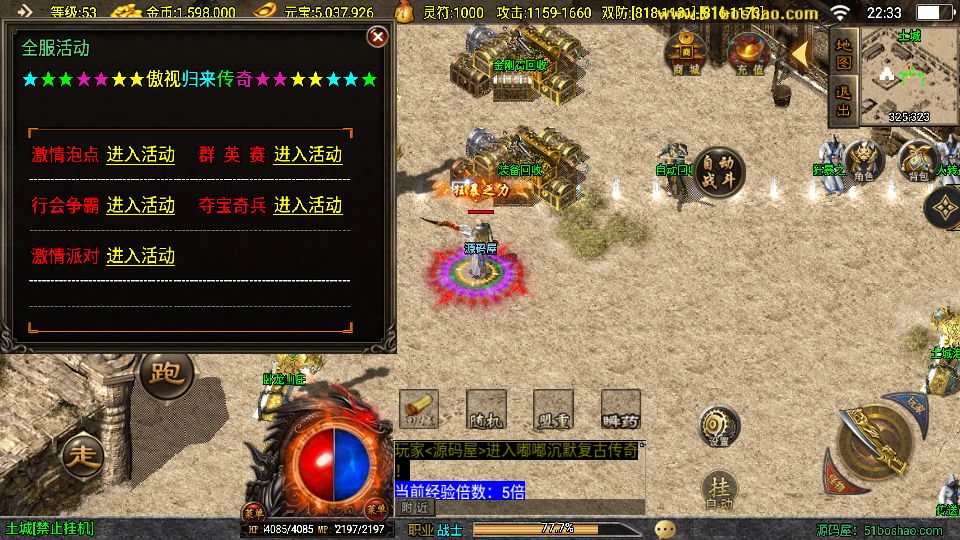
Task: Switch movement to 走 walk mode
Action: pyautogui.click(x=82, y=455)
